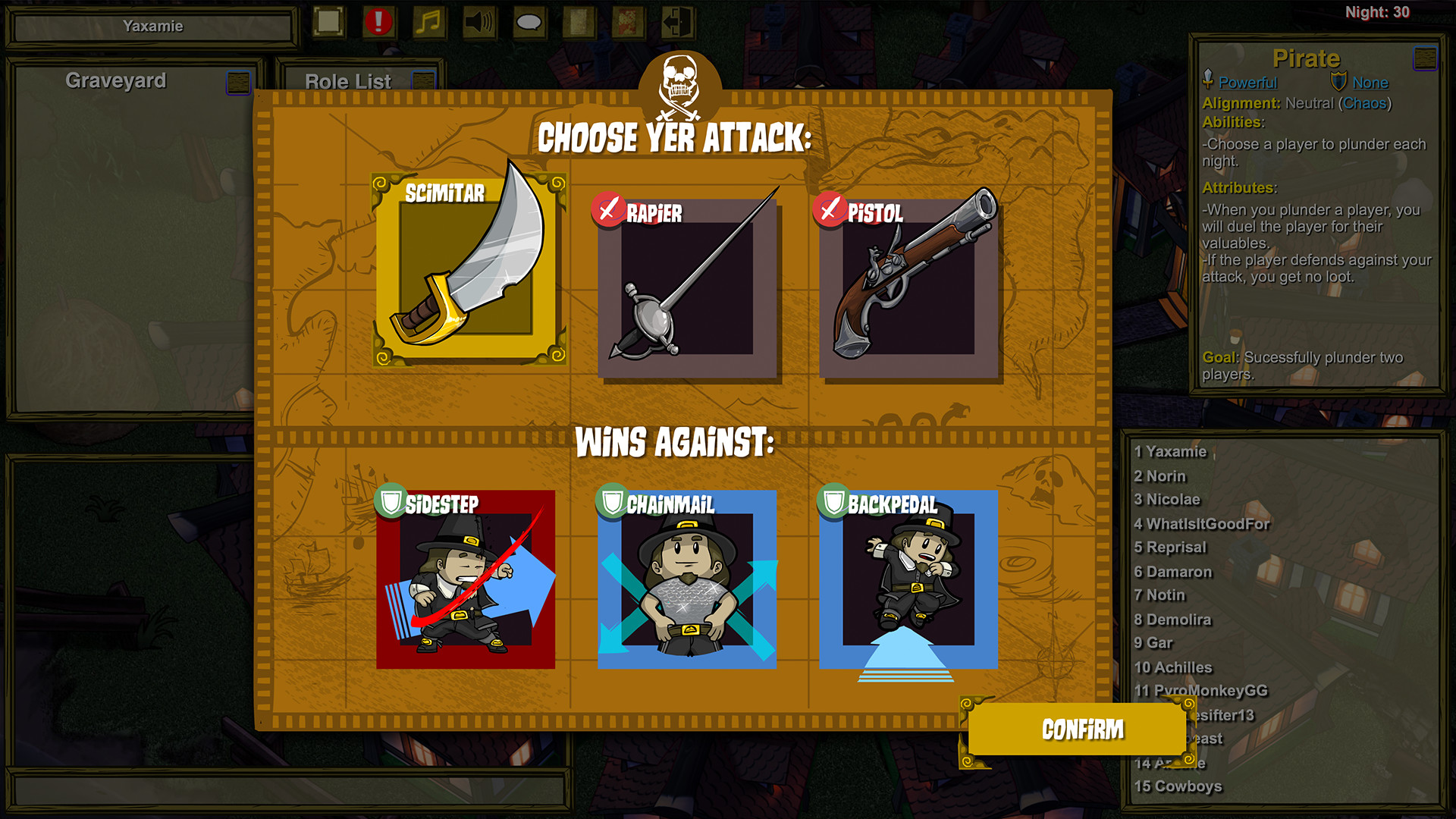Mute the music note icon in the toolbar
1456x819 pixels.
(428, 22)
